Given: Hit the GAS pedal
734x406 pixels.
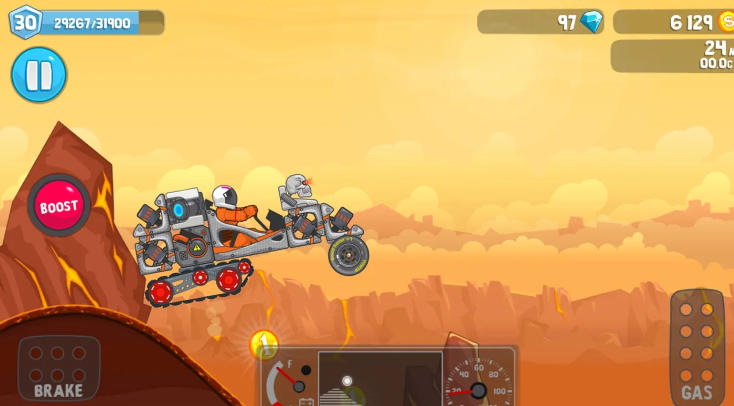Looking at the screenshot, I should coord(696,346).
